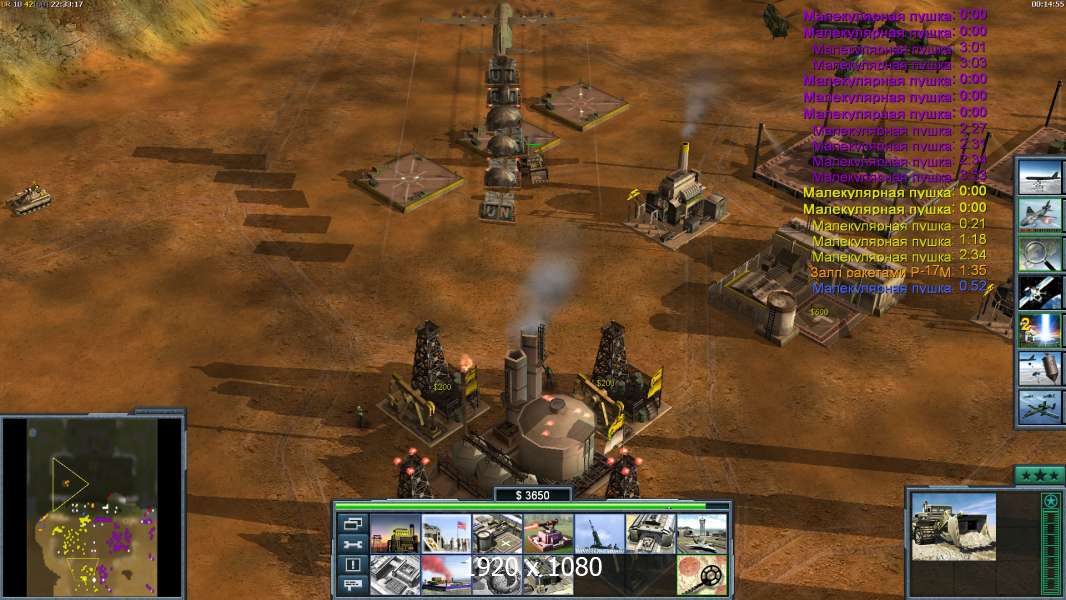Open the chat message button
Screen dimensions: 1066x600
(x=352, y=586)
